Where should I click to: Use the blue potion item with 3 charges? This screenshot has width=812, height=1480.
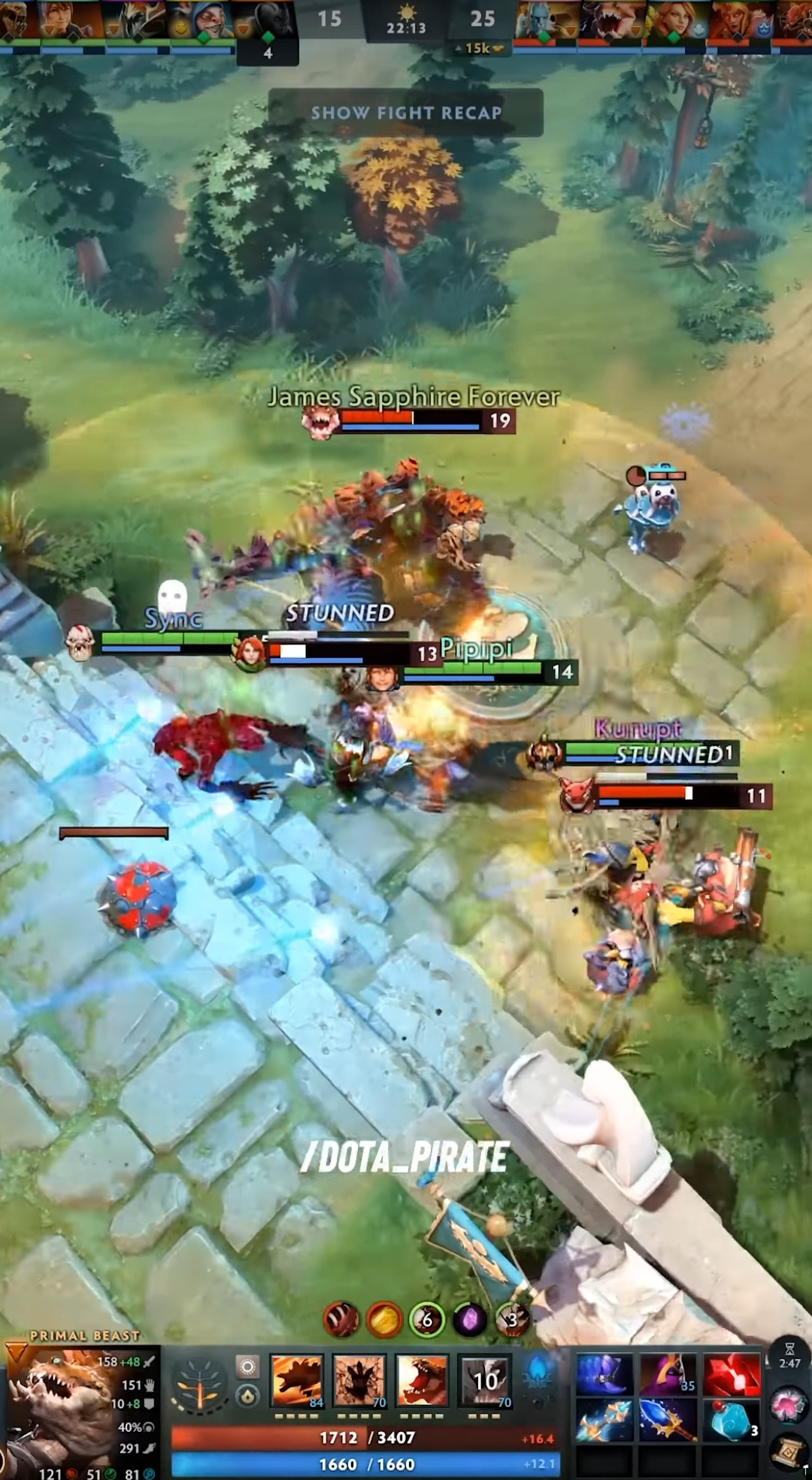tap(732, 1420)
